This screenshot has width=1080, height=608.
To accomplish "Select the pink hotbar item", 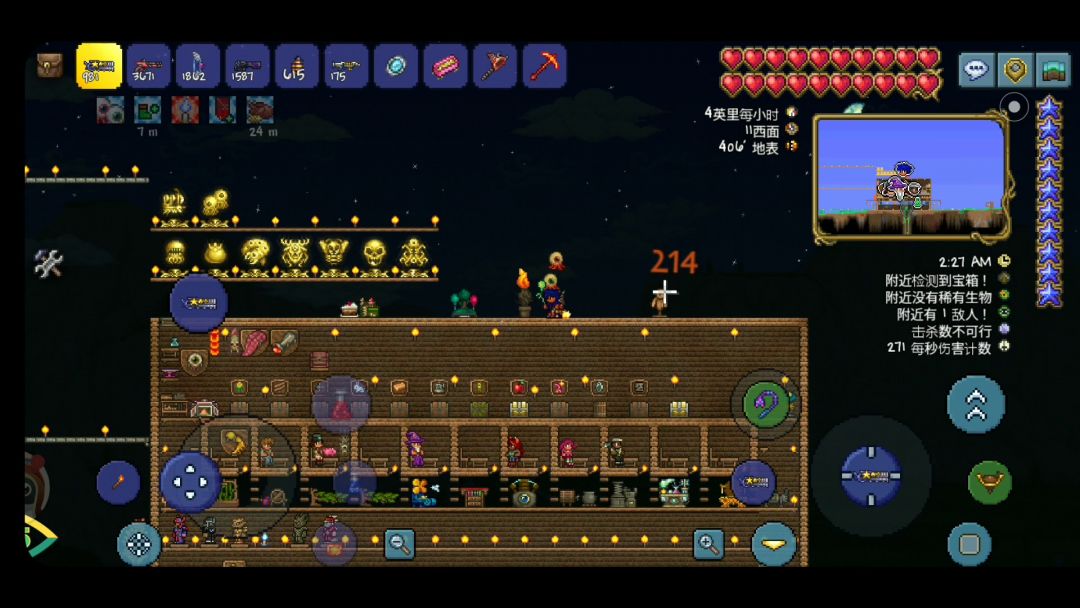I will pos(446,66).
